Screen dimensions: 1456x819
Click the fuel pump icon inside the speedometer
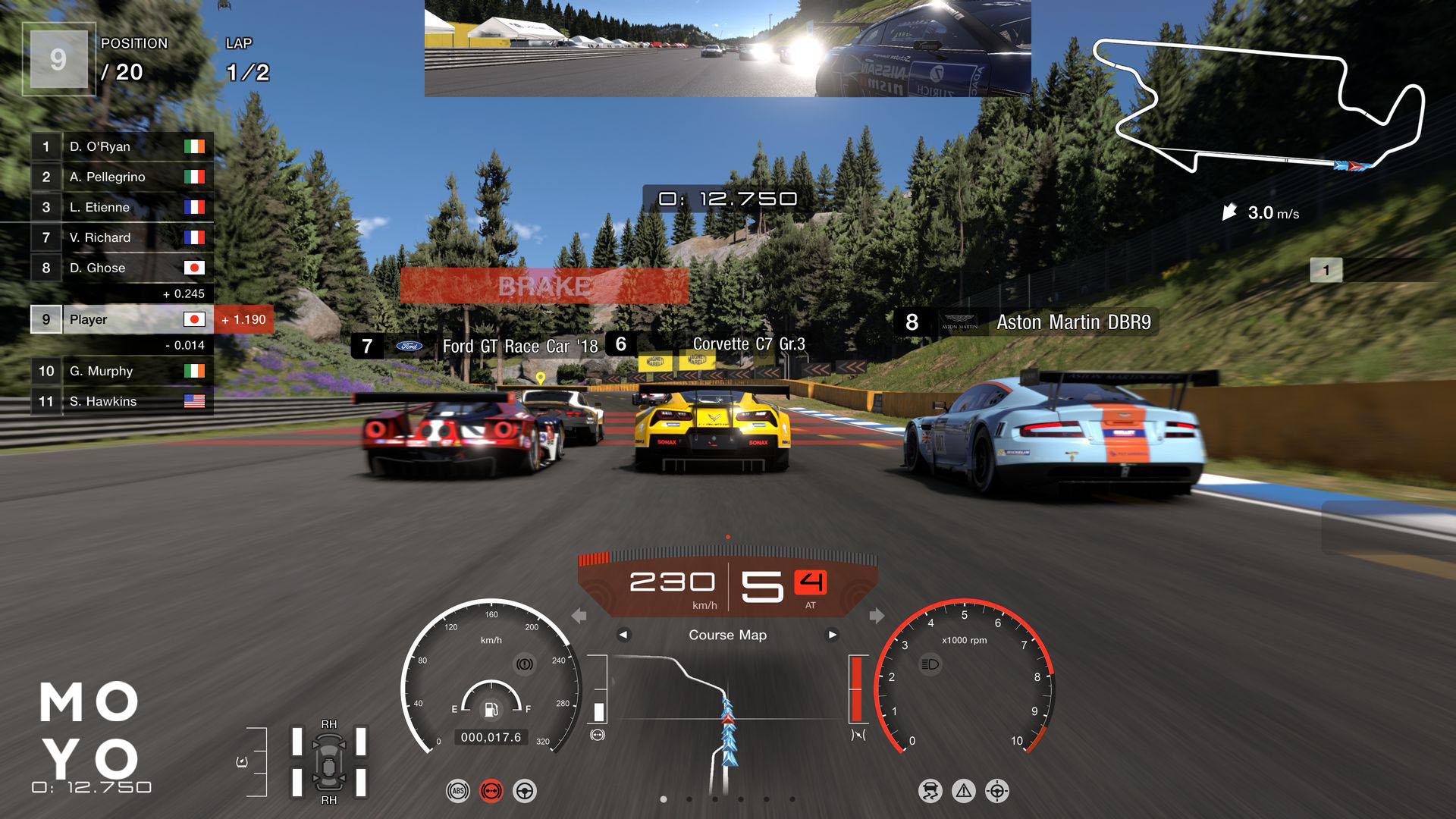point(491,711)
